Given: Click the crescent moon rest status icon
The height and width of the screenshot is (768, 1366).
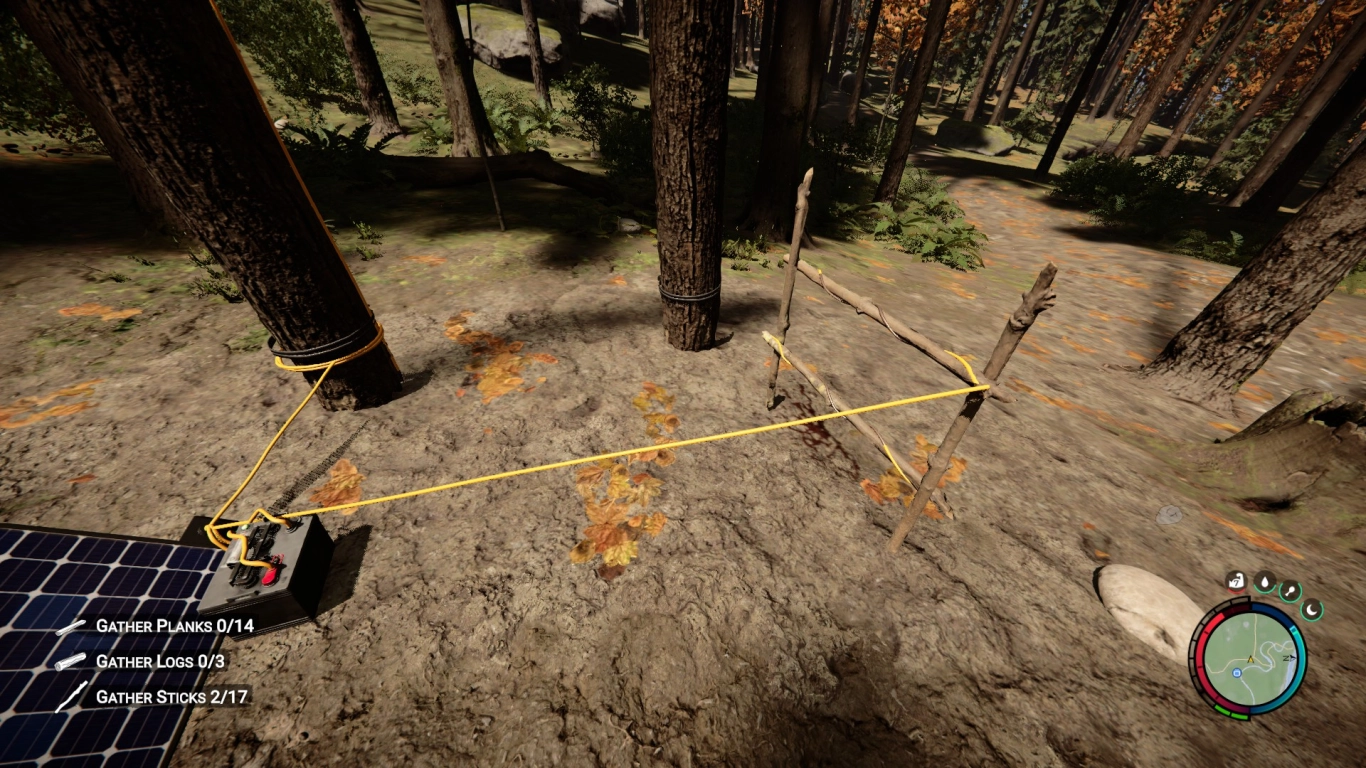Looking at the screenshot, I should pyautogui.click(x=1311, y=609).
